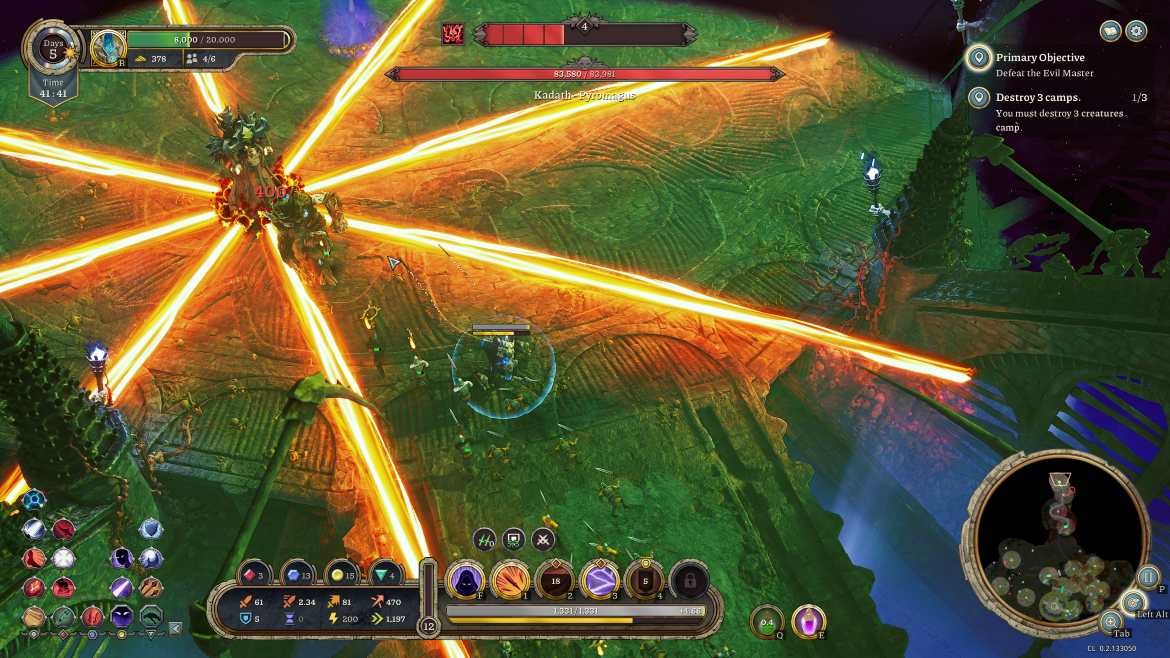Collapse the passive skills panel arrow
The width and height of the screenshot is (1170, 658).
pyautogui.click(x=176, y=628)
